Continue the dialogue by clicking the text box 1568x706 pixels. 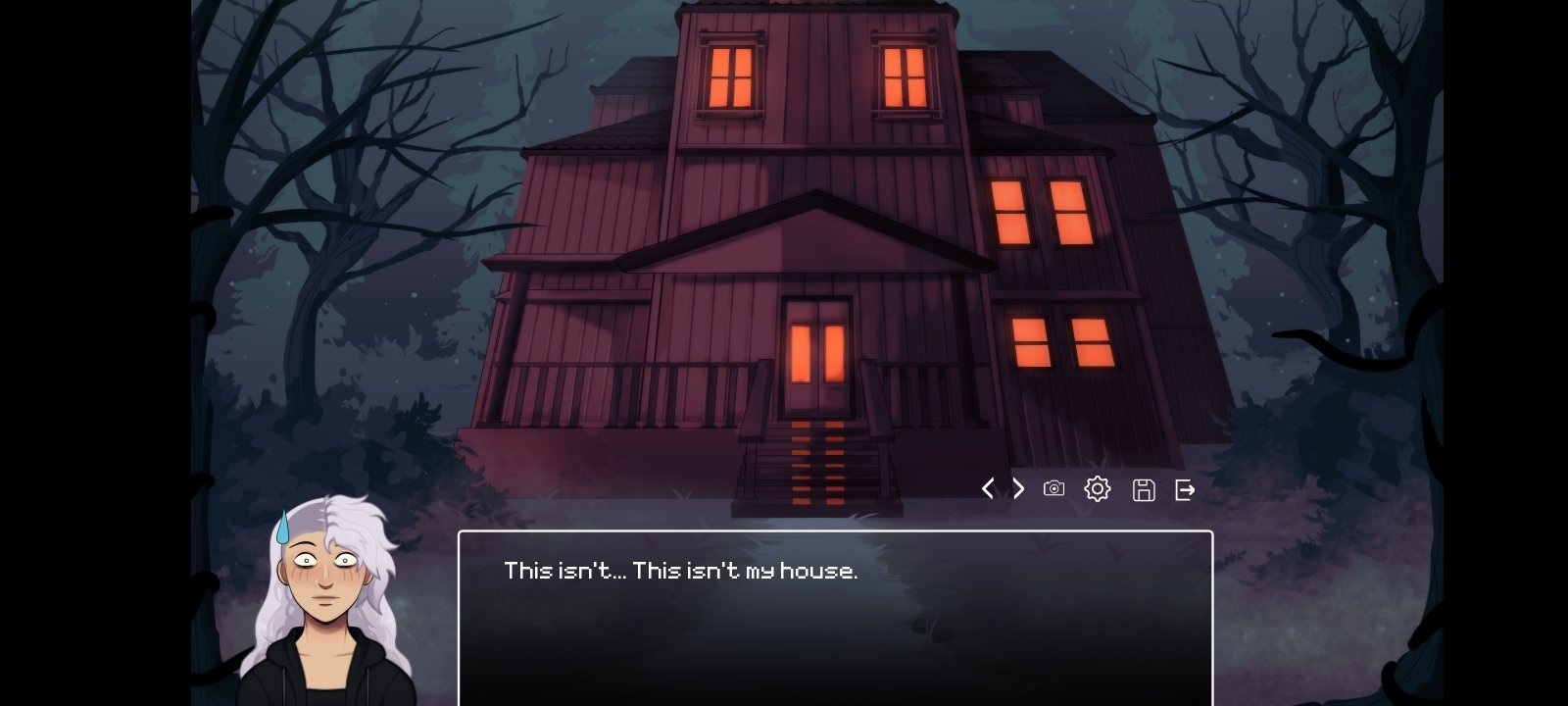[x=835, y=618]
